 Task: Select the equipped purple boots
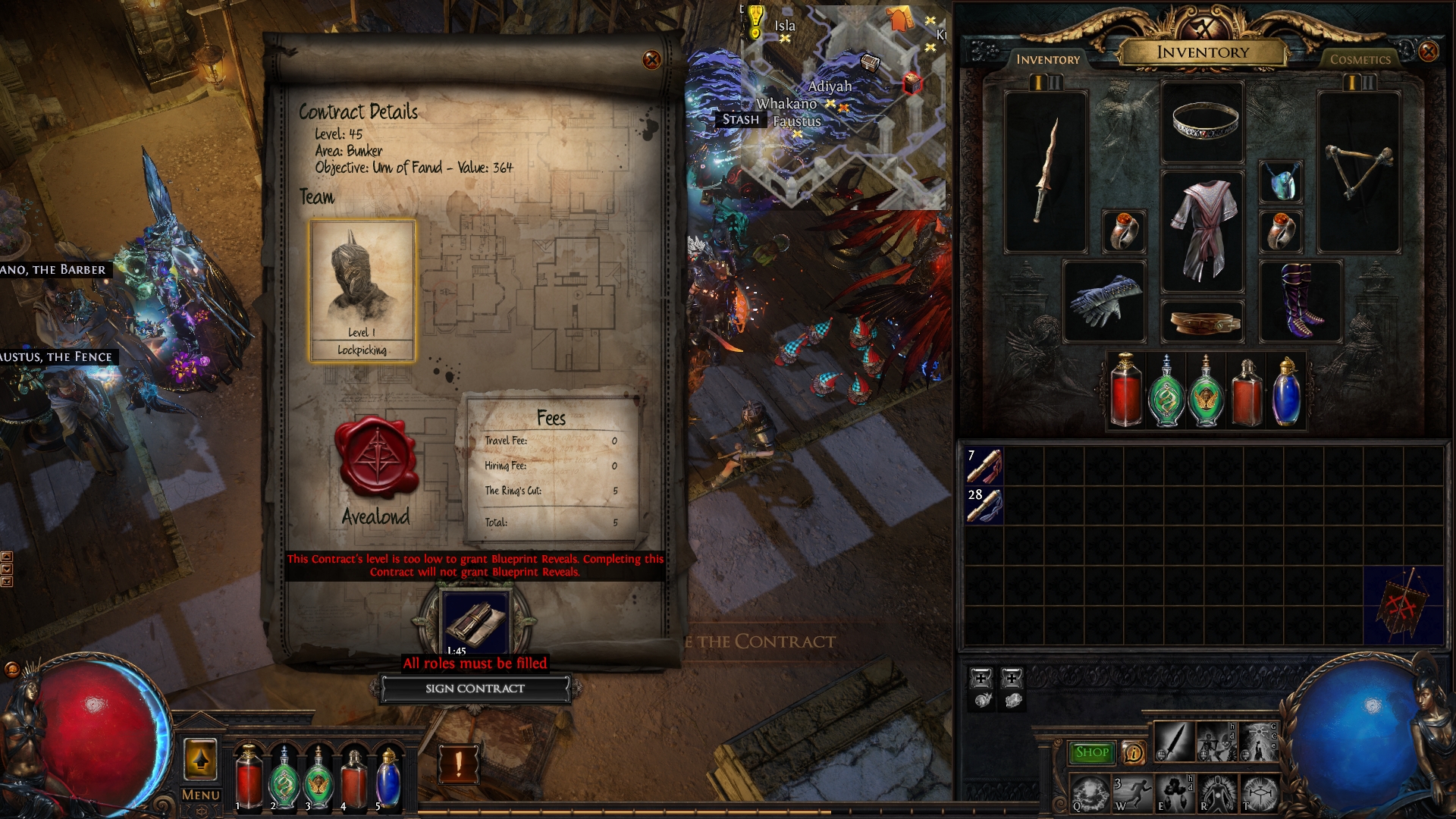[x=1301, y=300]
